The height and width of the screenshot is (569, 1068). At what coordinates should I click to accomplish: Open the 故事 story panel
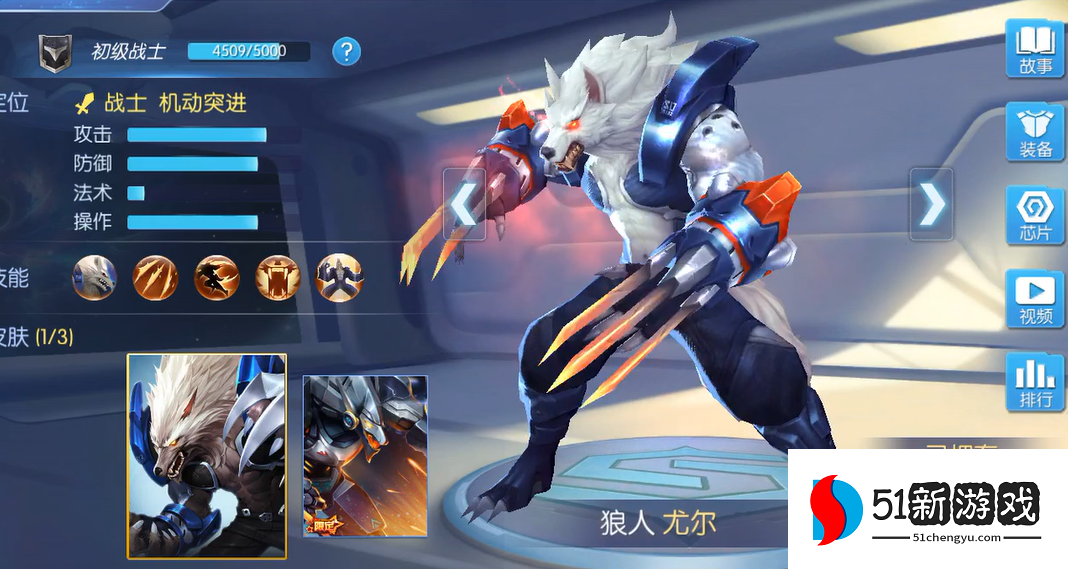click(x=1035, y=50)
